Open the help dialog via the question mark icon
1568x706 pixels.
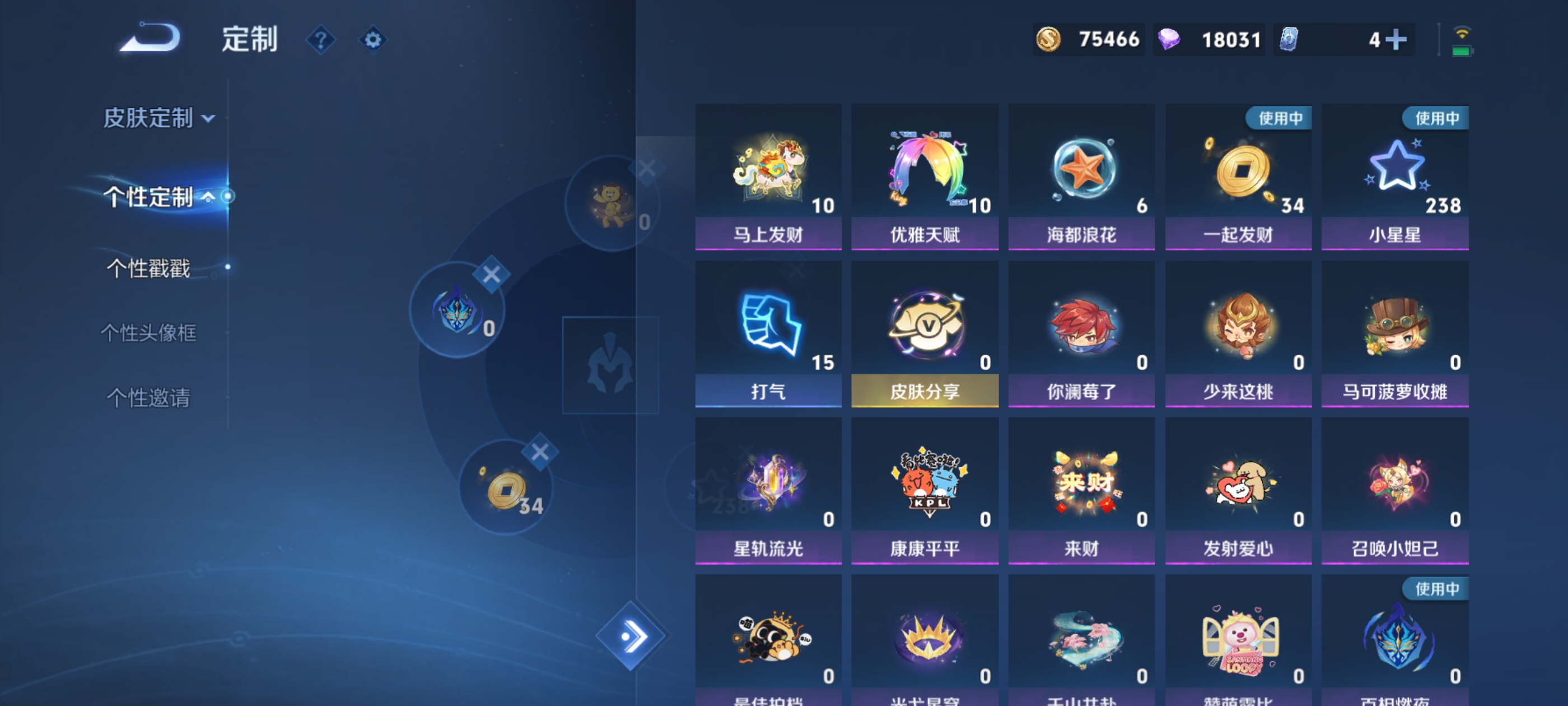[323, 40]
